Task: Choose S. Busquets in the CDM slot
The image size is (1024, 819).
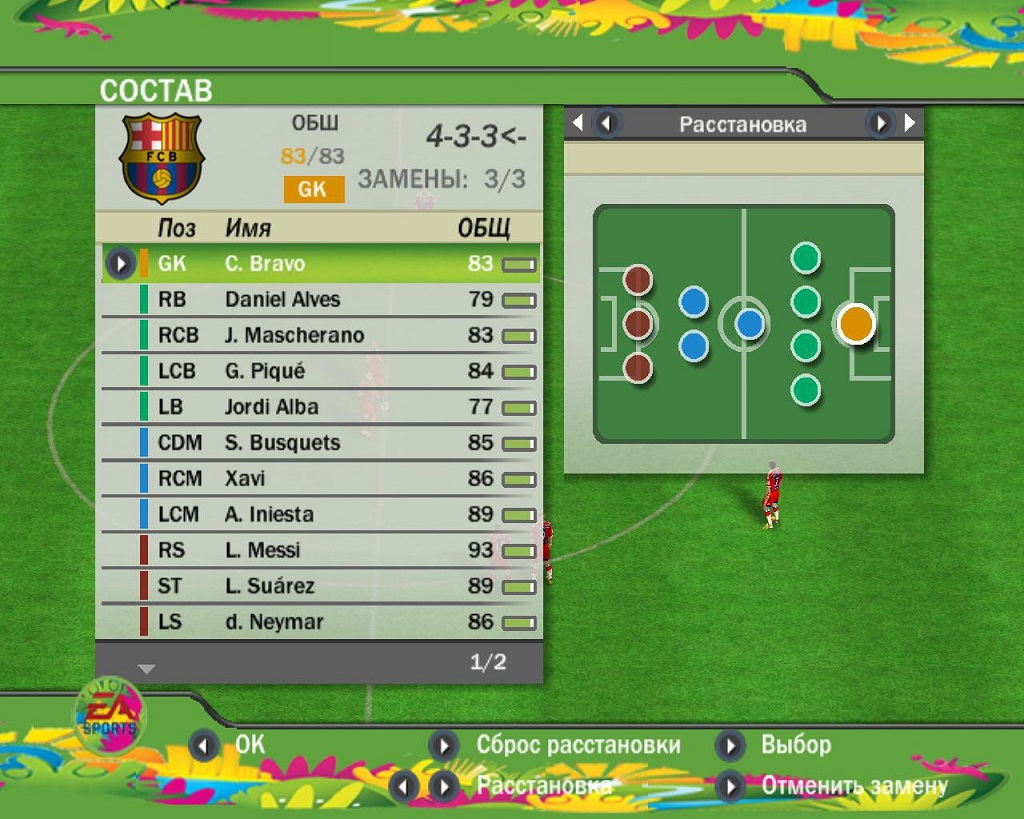Action: pyautogui.click(x=320, y=443)
